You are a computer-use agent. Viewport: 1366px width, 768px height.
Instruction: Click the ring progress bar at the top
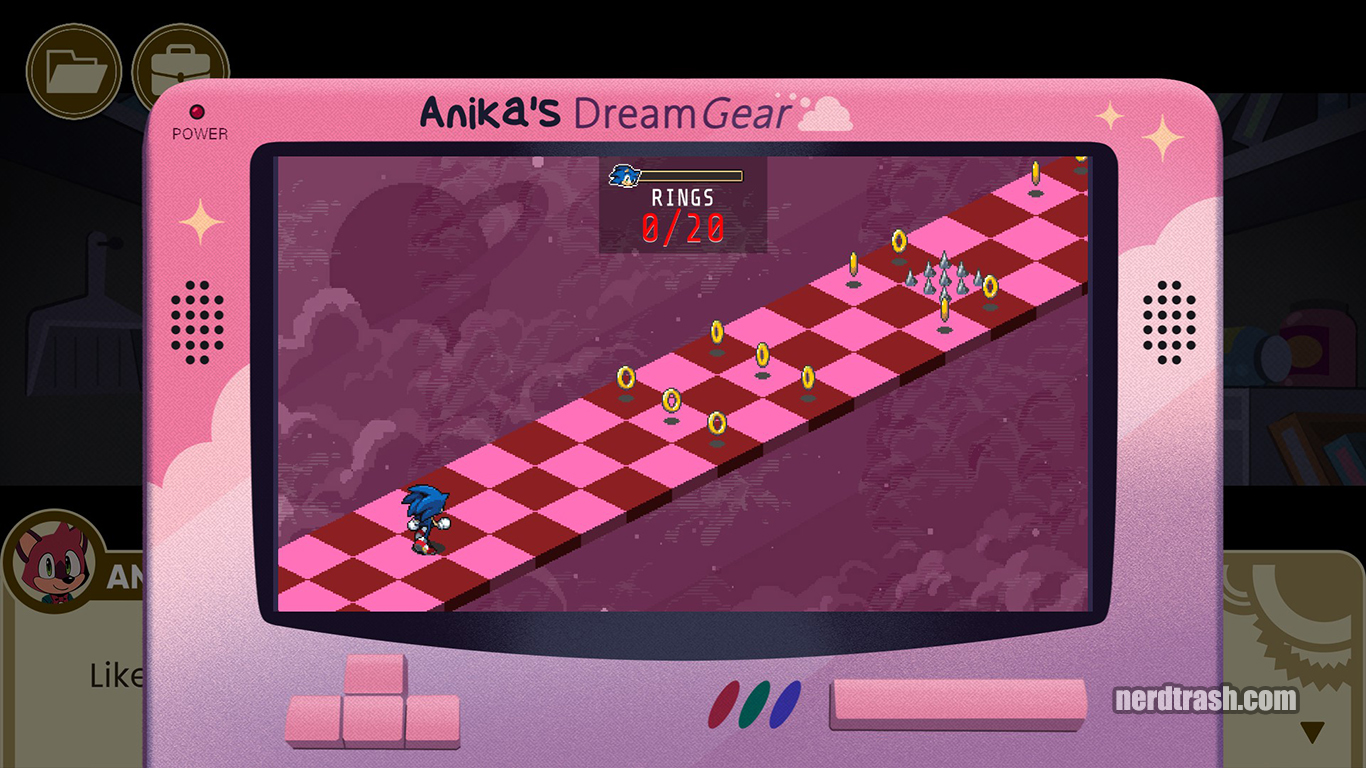tap(692, 176)
